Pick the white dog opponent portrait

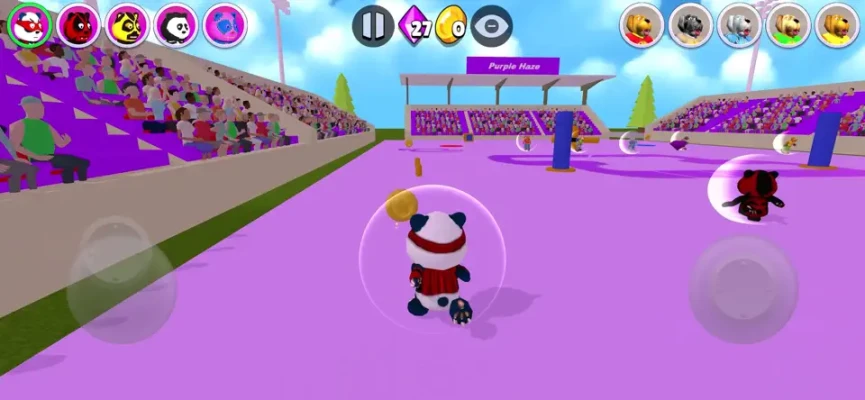tap(740, 25)
